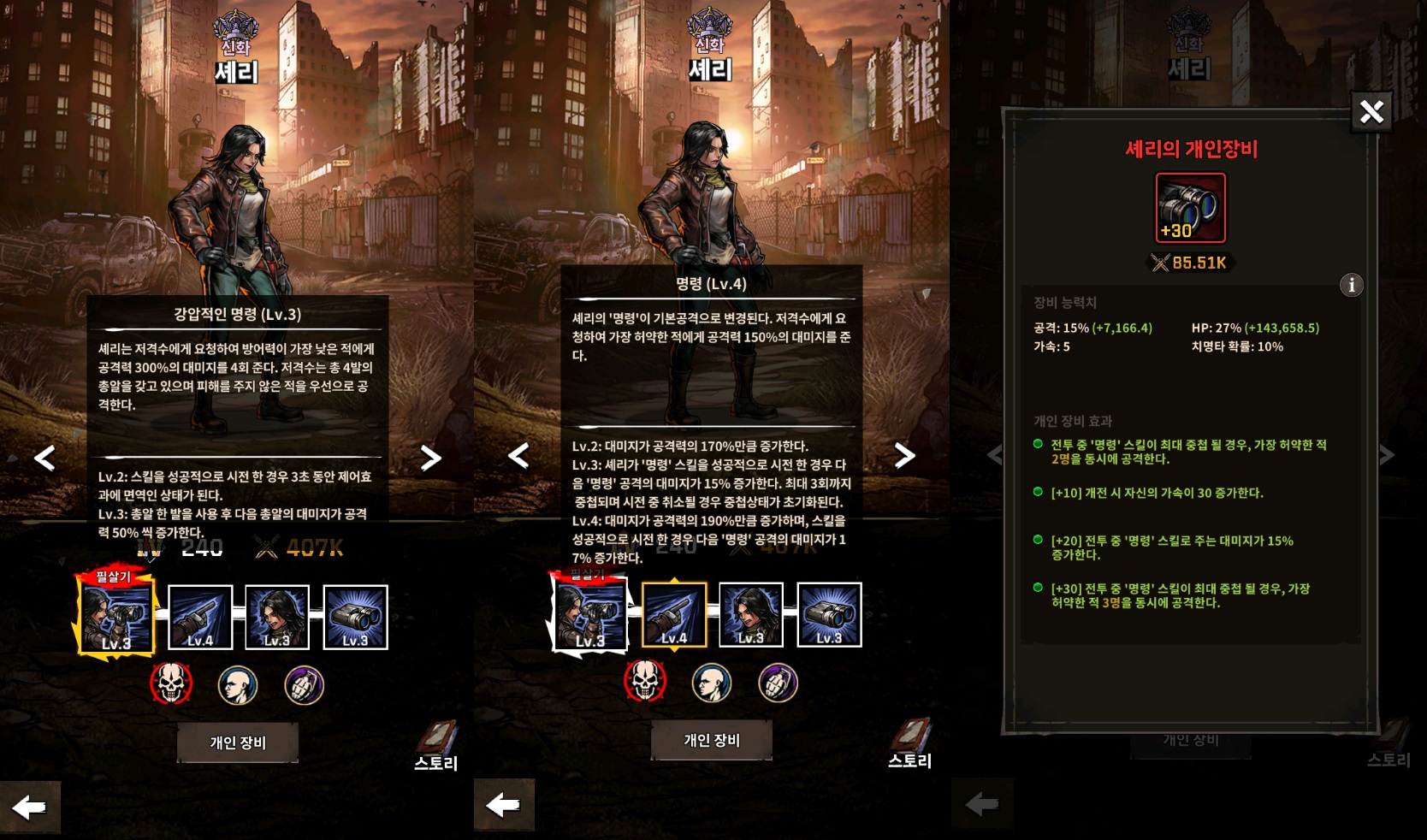Close the 셰리의 개인장비 popup
The width and height of the screenshot is (1427, 840).
1371,112
